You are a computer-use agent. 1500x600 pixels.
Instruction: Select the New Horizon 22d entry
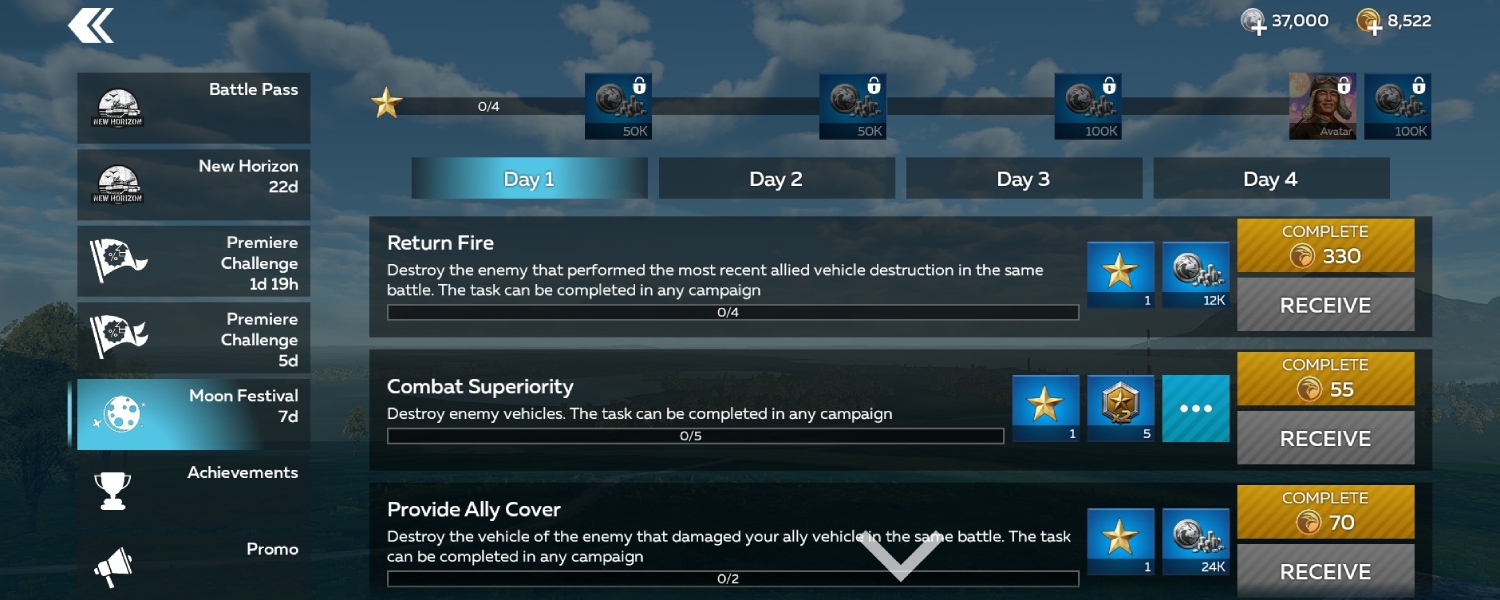click(x=194, y=184)
